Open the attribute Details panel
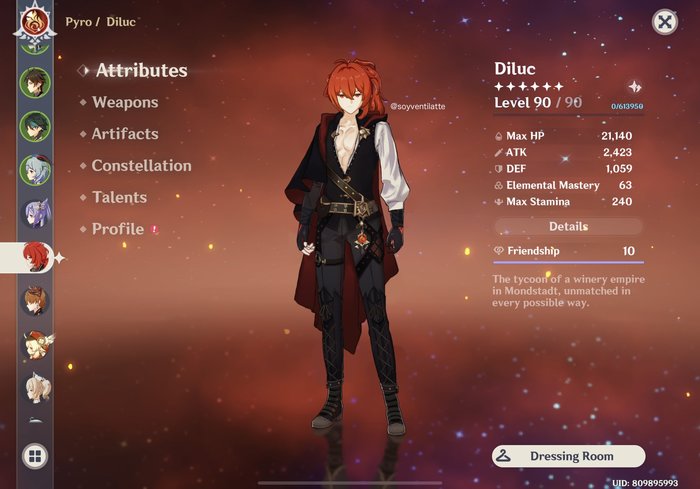This screenshot has width=700, height=489. pyautogui.click(x=568, y=227)
